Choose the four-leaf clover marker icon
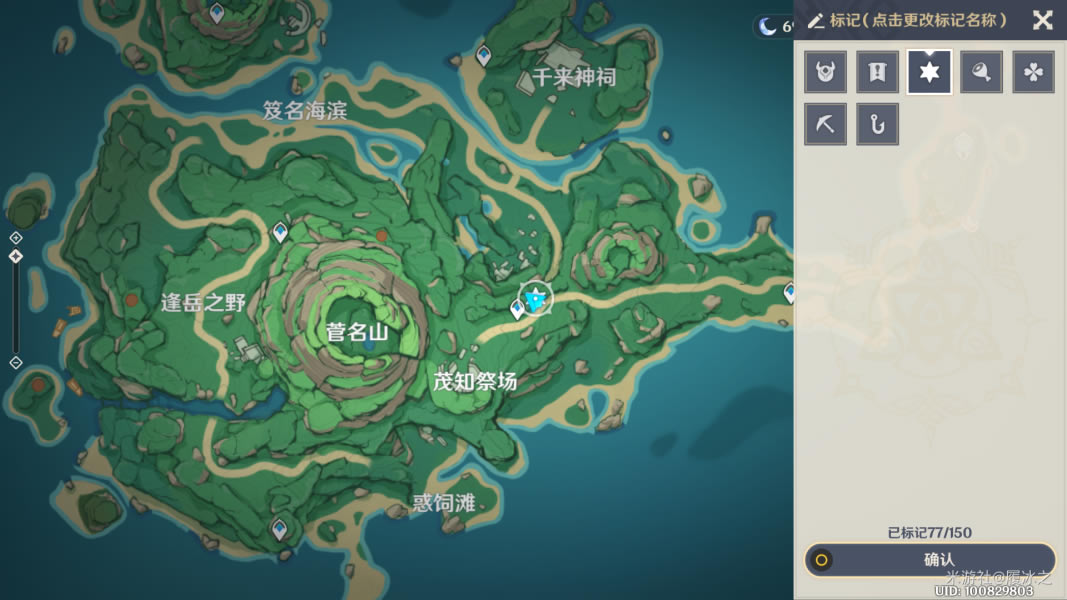Image resolution: width=1067 pixels, height=600 pixels. coord(1034,72)
